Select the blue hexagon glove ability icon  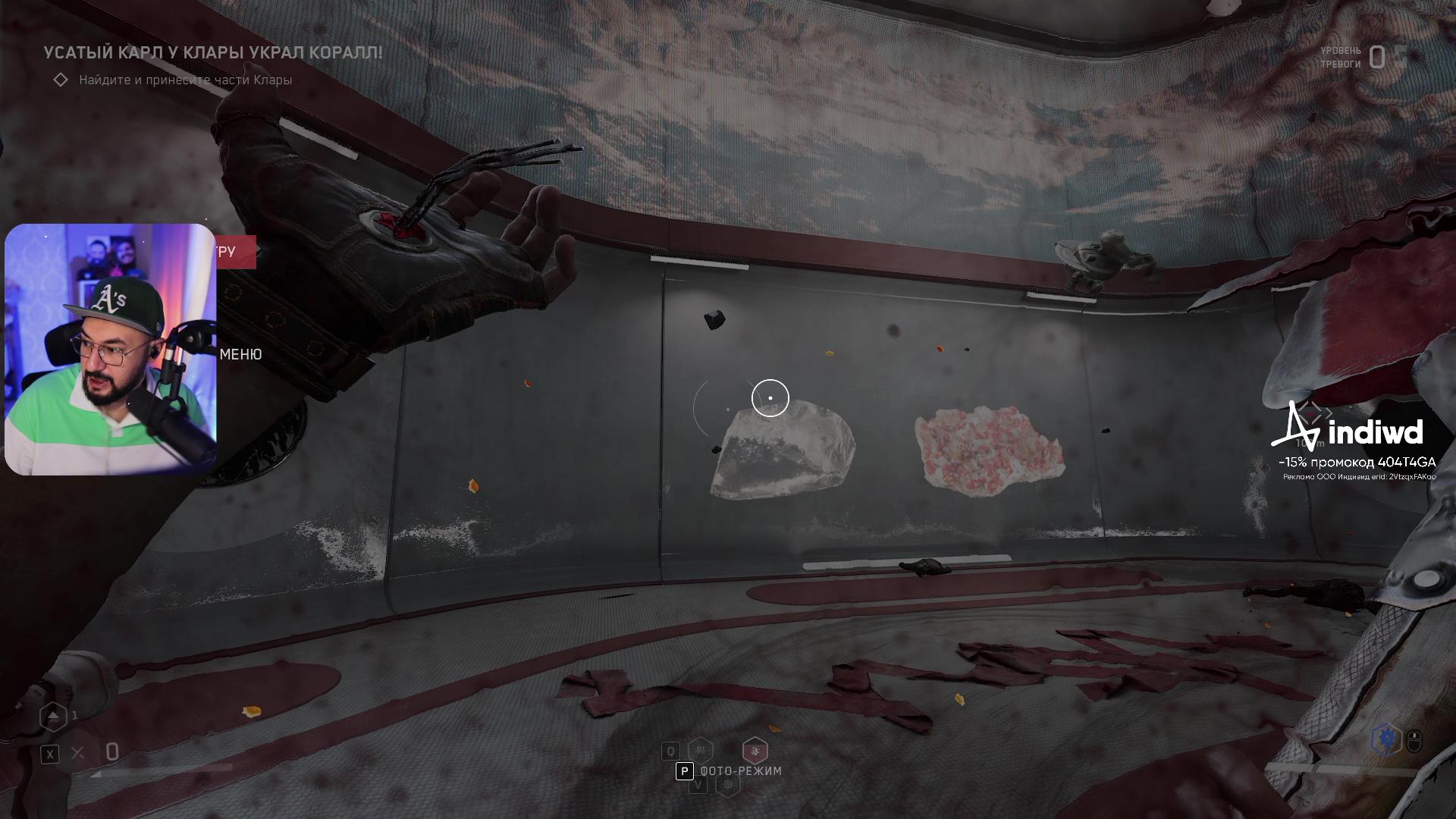point(1387,739)
